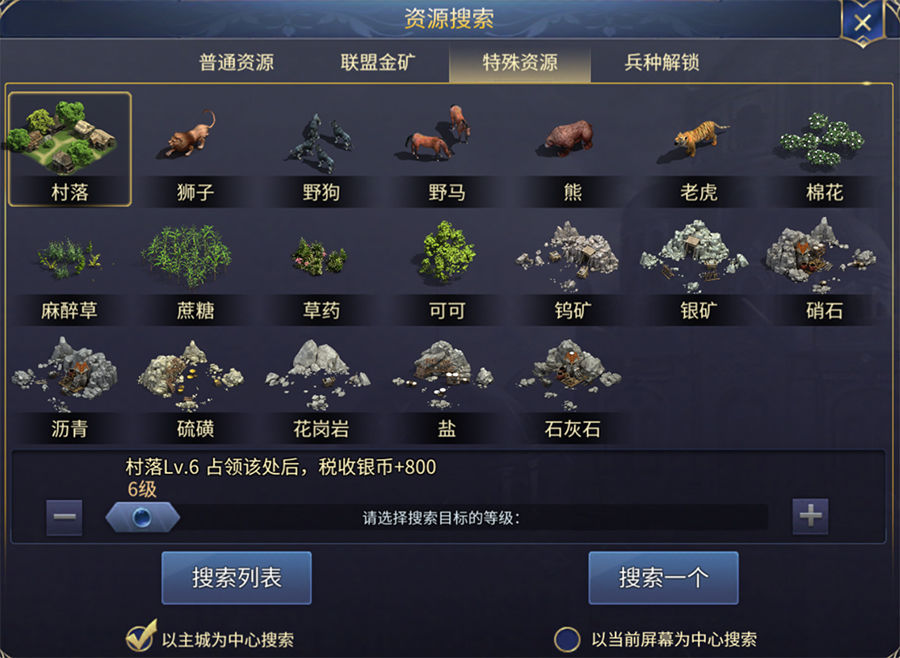Select the 野马 wild horse target
Image resolution: width=900 pixels, height=658 pixels.
tap(446, 148)
